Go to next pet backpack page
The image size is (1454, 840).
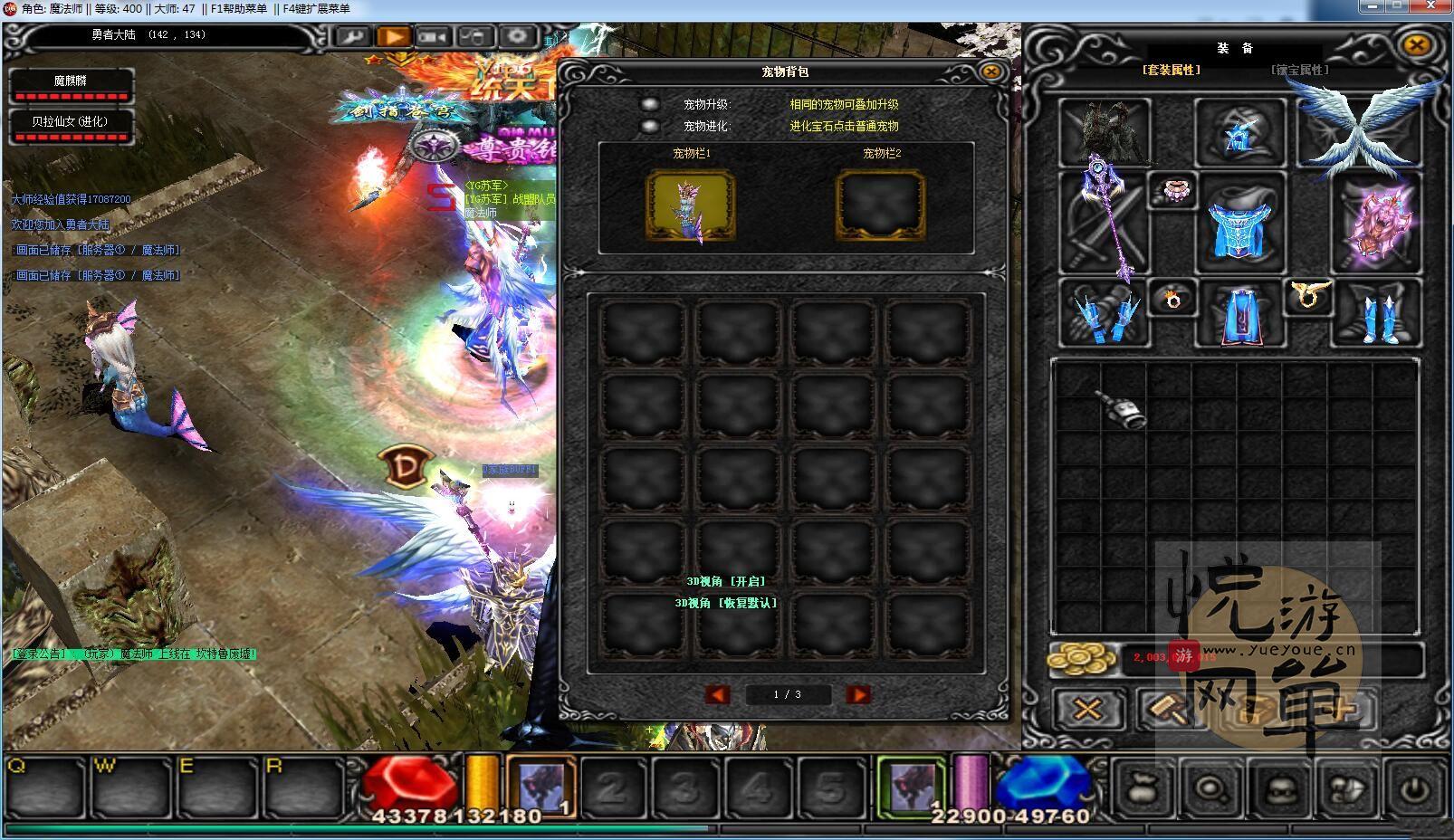[x=857, y=694]
